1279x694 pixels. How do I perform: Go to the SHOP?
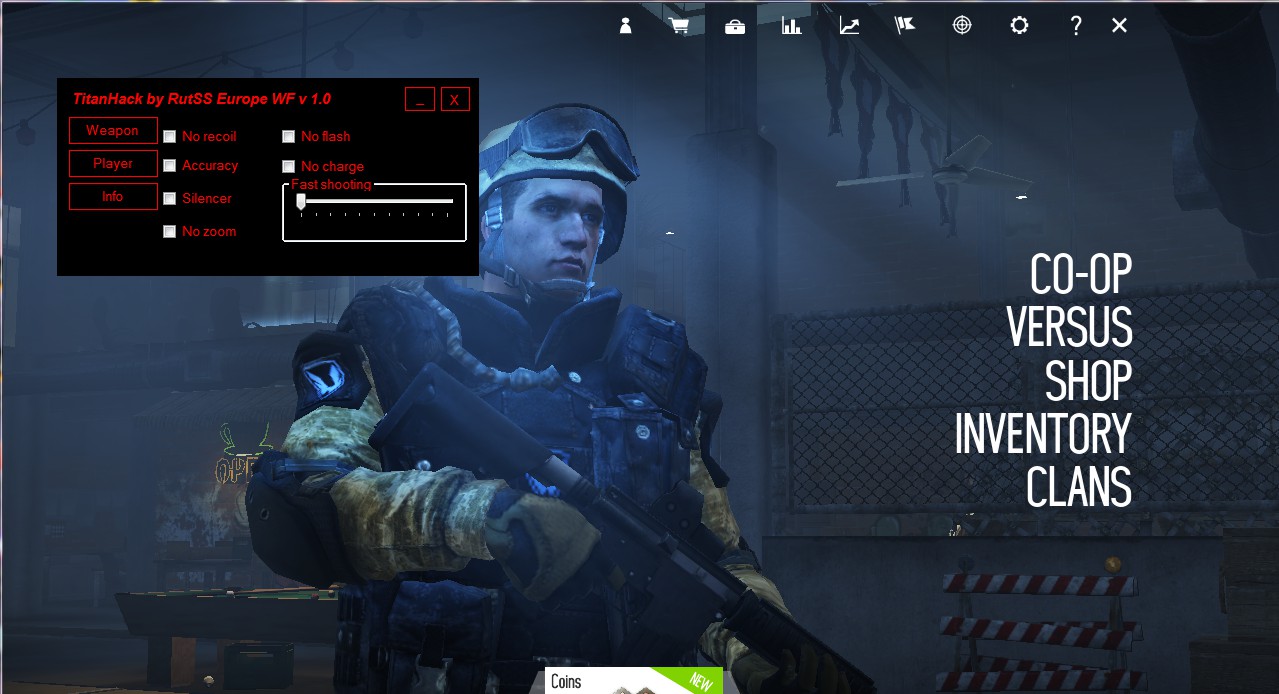pos(1088,380)
